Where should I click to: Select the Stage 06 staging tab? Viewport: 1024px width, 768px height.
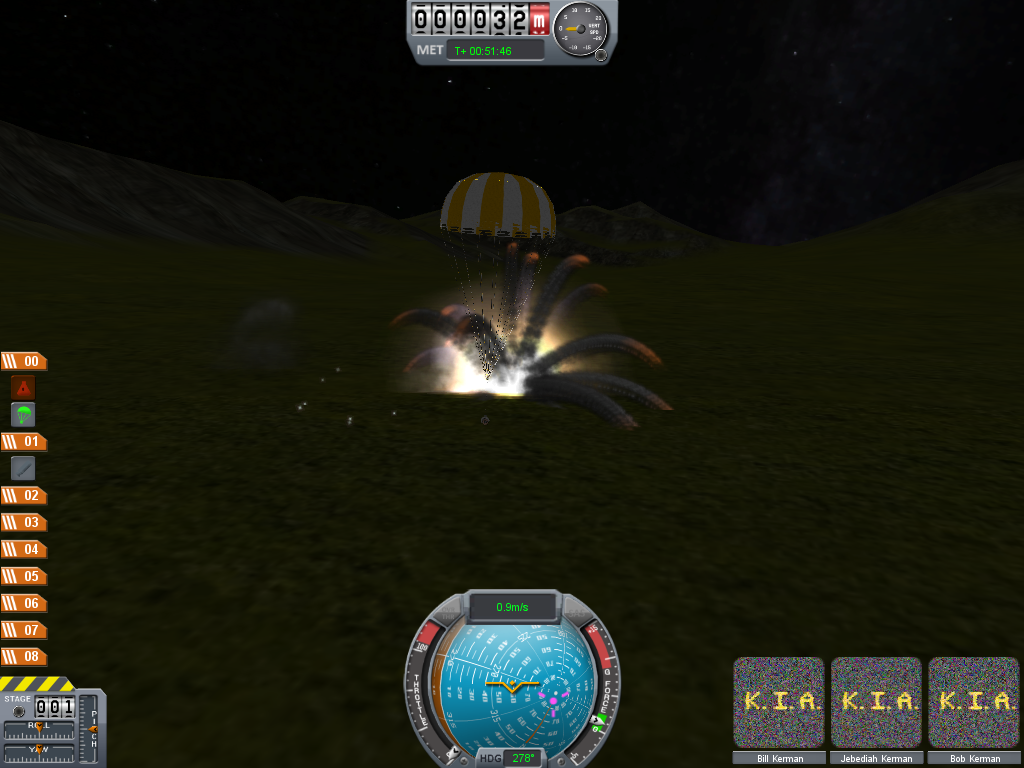(x=23, y=603)
